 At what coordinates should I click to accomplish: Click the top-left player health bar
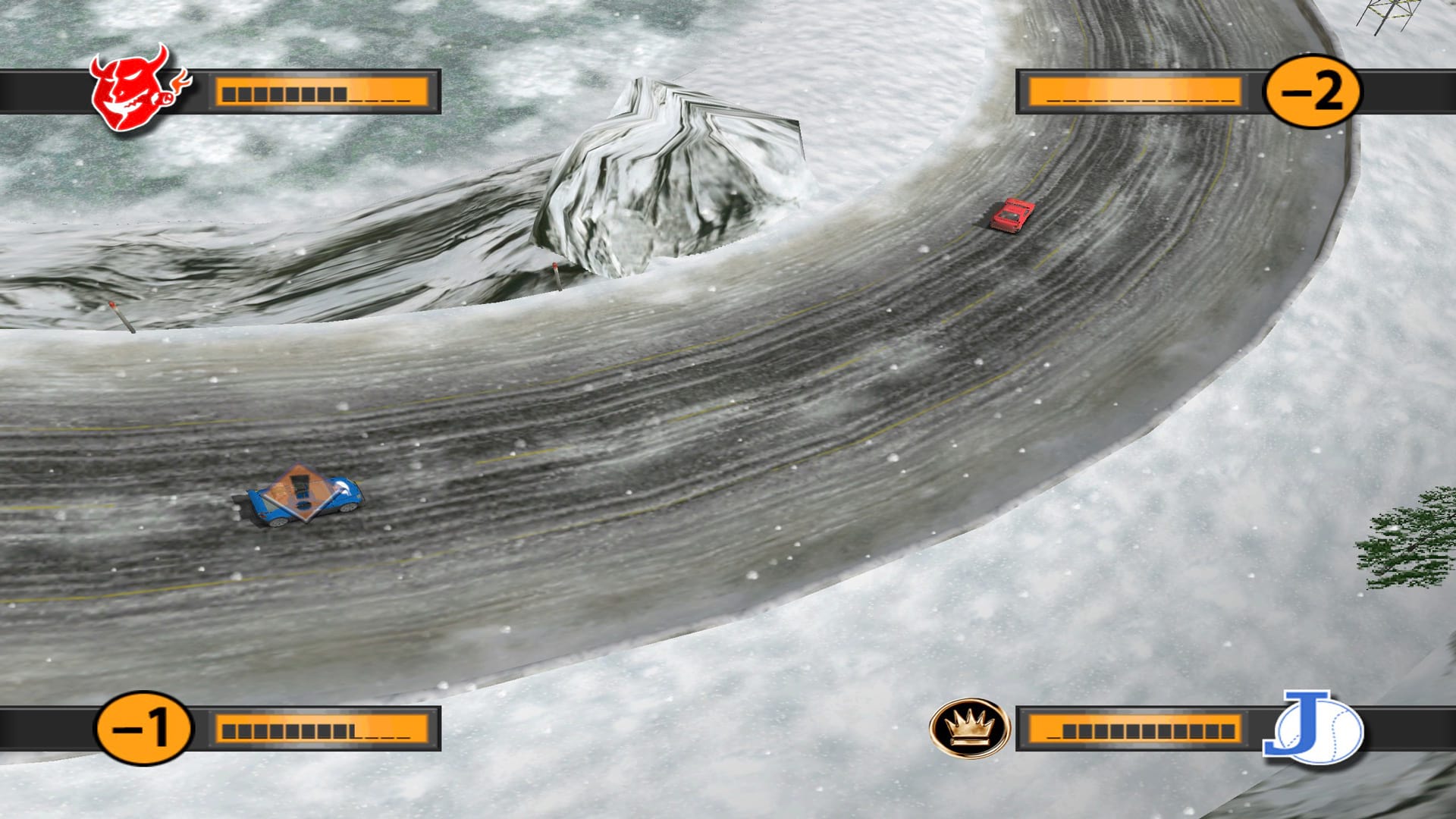(x=325, y=93)
